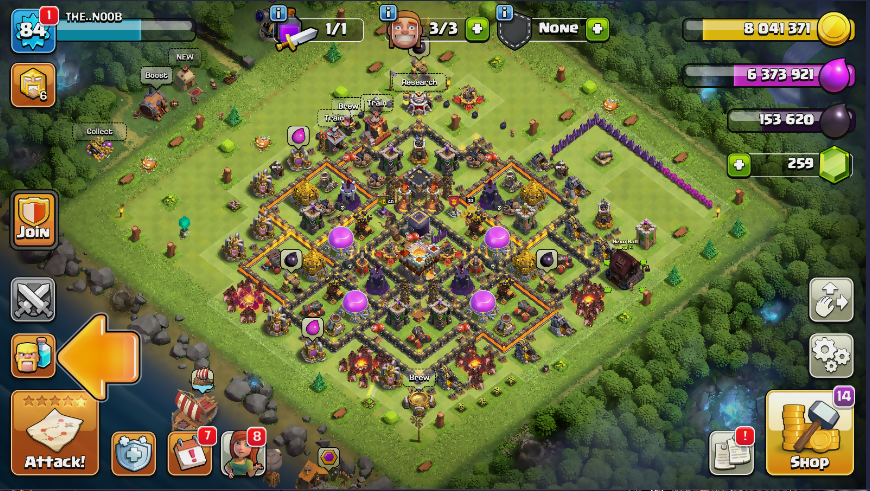Click the plus beside builders 3/3
The image size is (870, 491).
pyautogui.click(x=477, y=29)
